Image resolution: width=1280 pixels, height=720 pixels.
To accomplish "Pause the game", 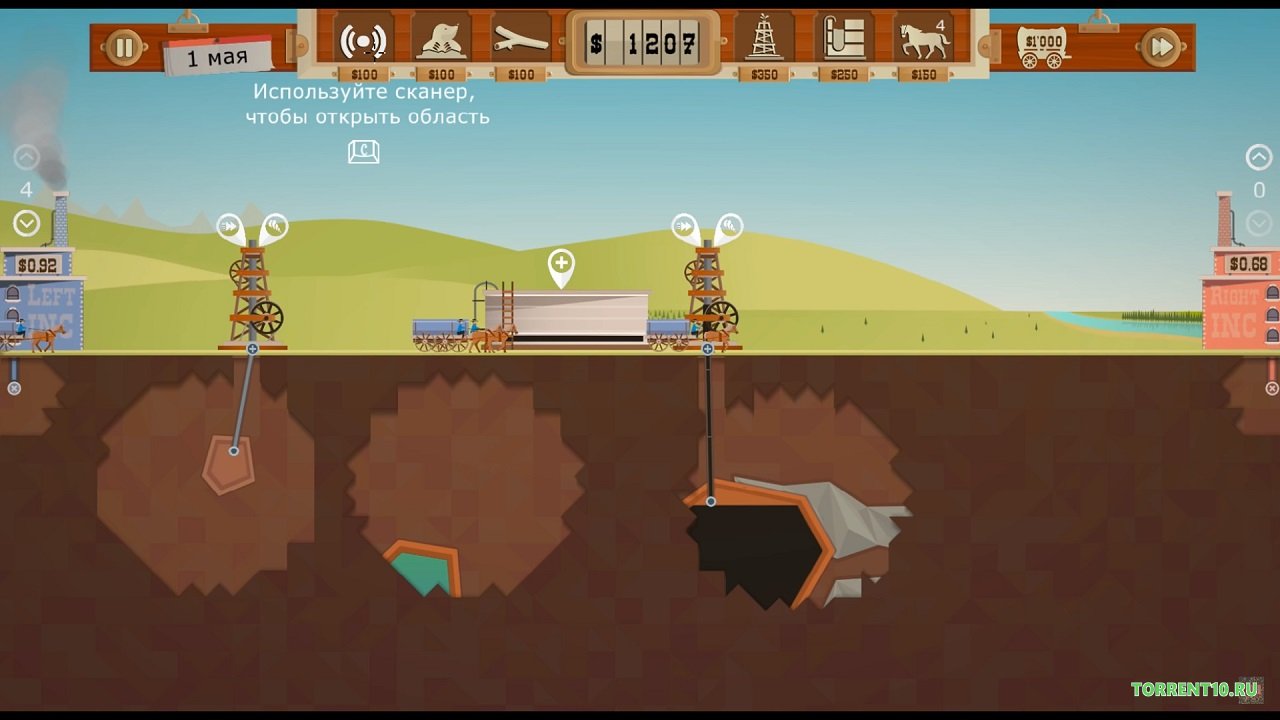I will (125, 47).
